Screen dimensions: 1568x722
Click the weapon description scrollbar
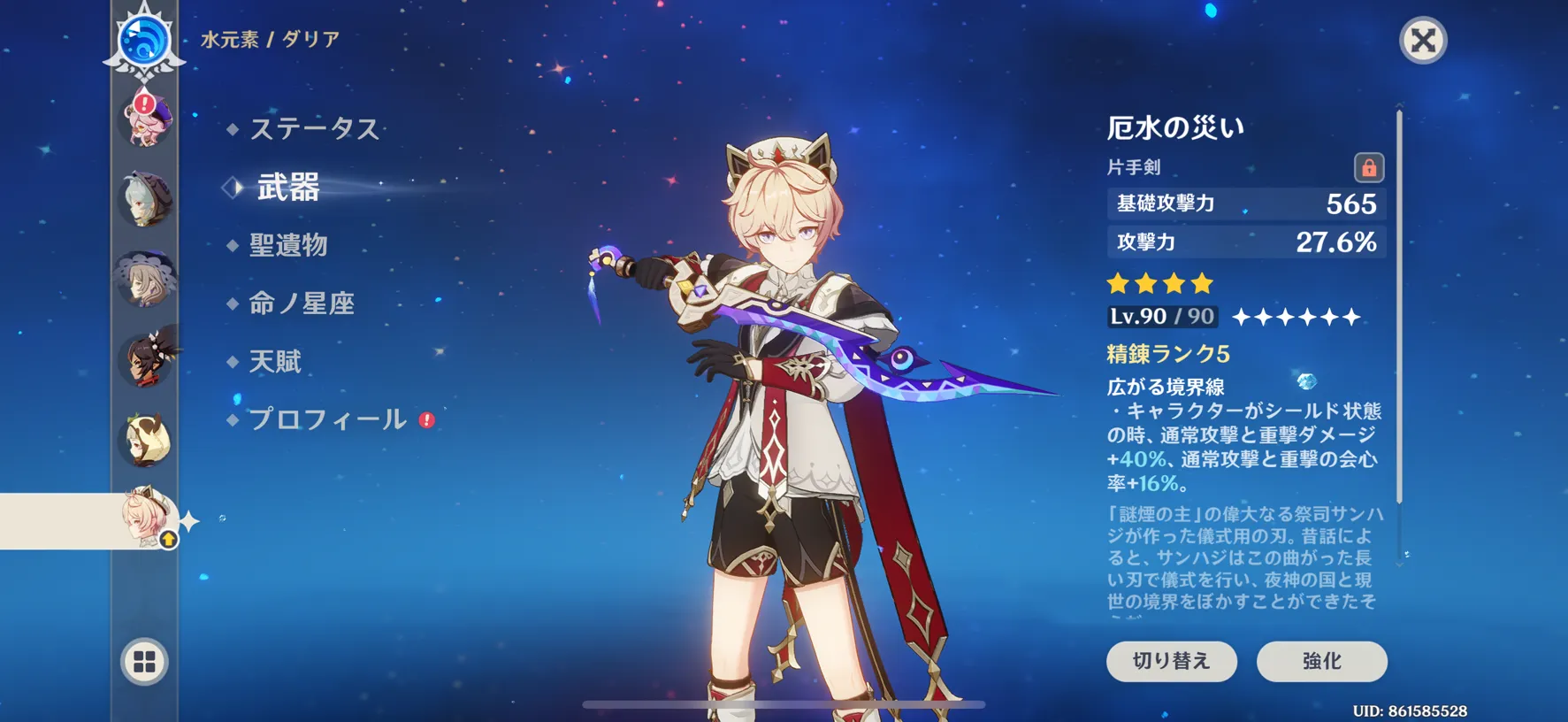[x=1399, y=305]
